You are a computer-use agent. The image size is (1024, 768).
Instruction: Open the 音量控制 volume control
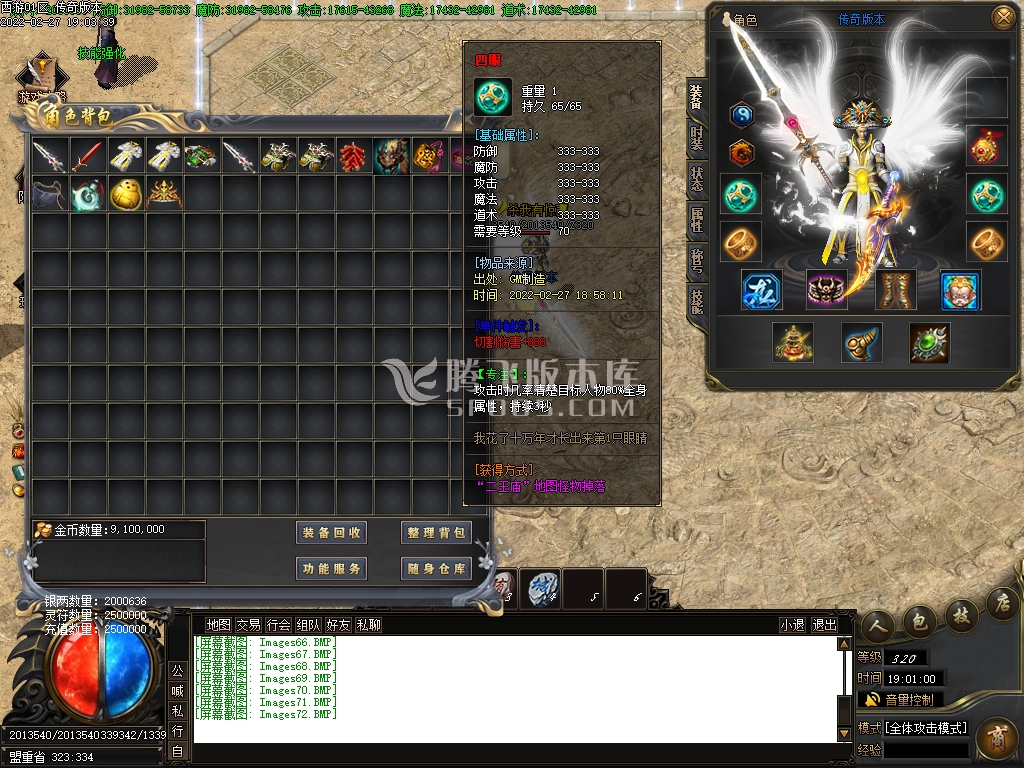point(900,700)
